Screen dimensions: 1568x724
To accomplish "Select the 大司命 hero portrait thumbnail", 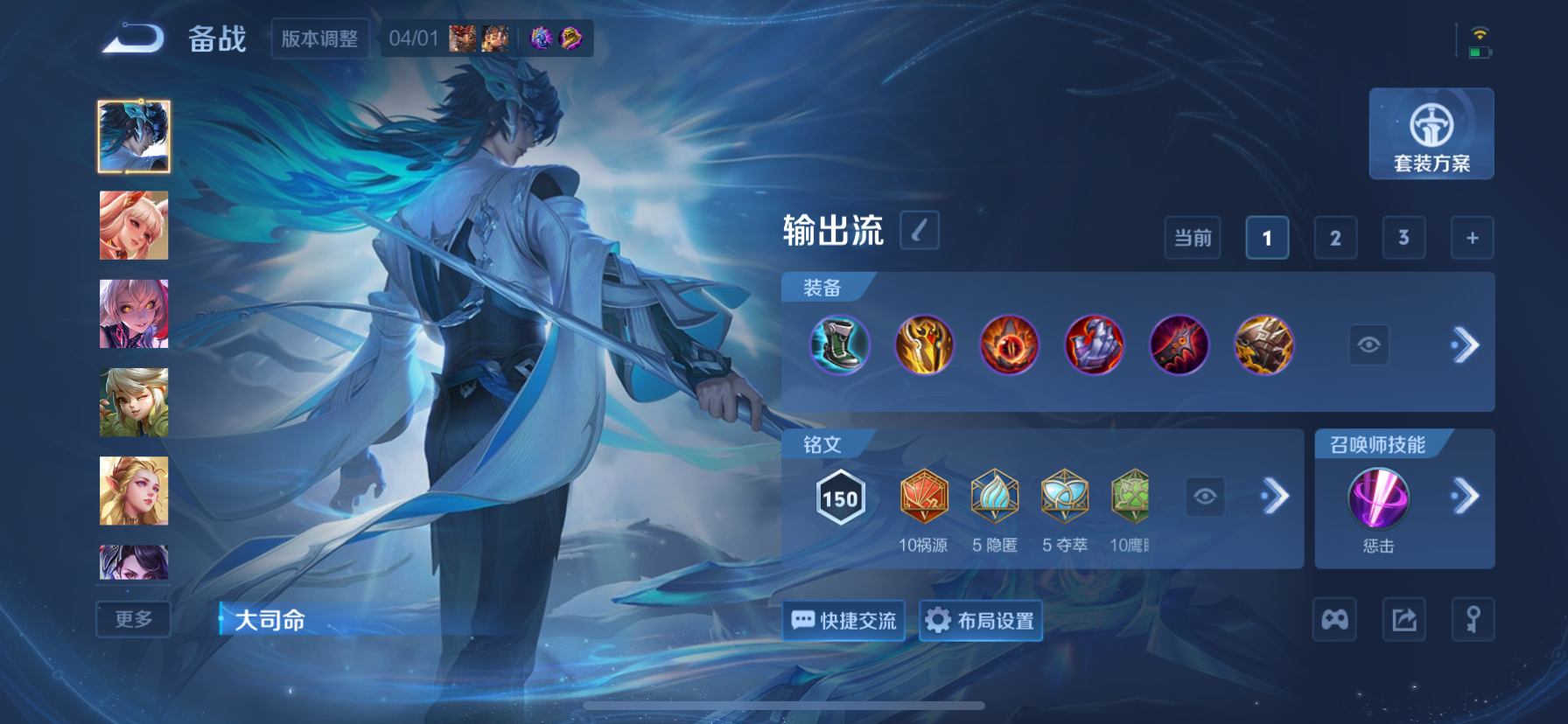I will point(133,135).
